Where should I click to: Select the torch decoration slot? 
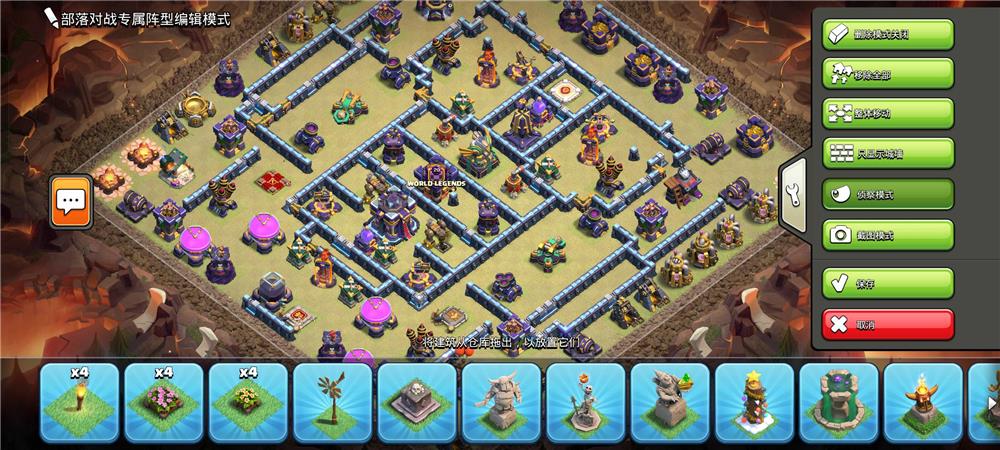pyautogui.click(x=80, y=402)
